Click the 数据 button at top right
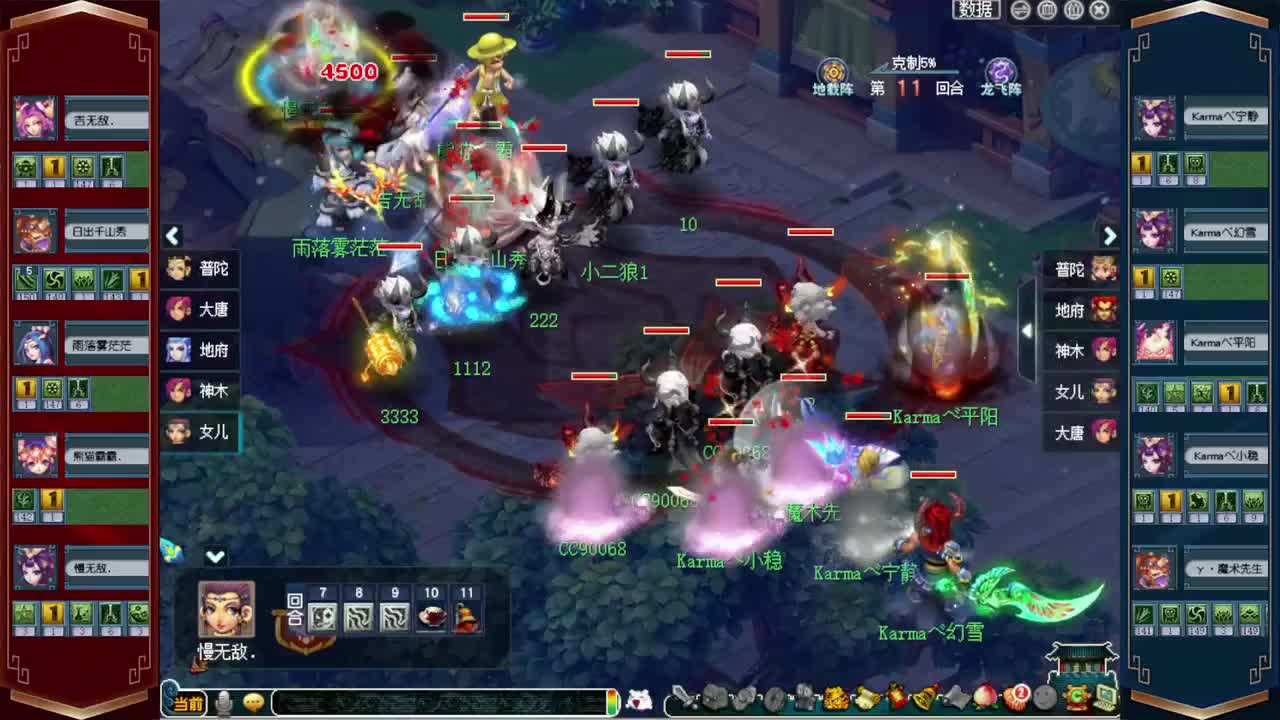 click(x=978, y=10)
